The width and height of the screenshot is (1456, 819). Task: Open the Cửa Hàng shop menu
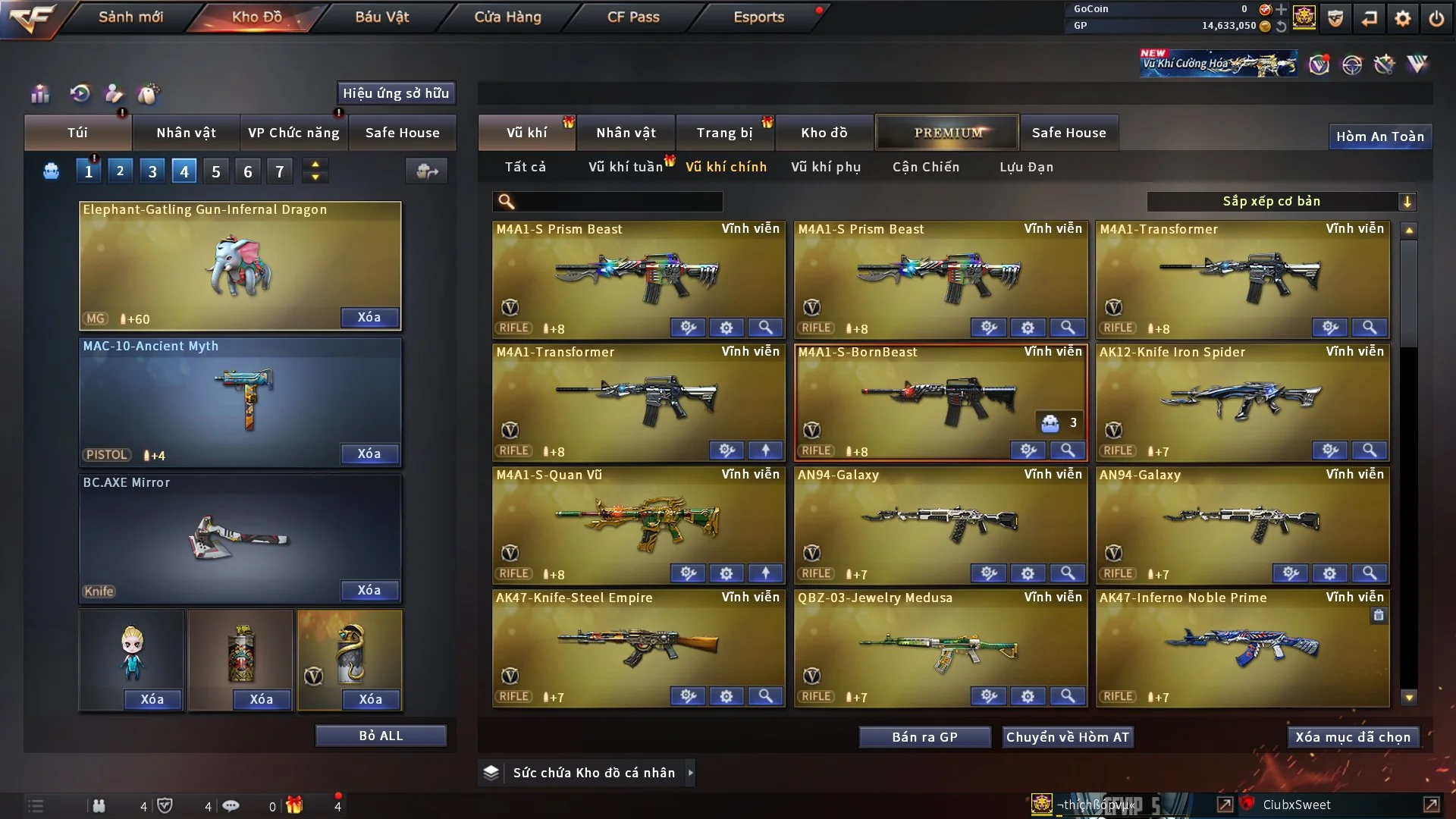507,17
